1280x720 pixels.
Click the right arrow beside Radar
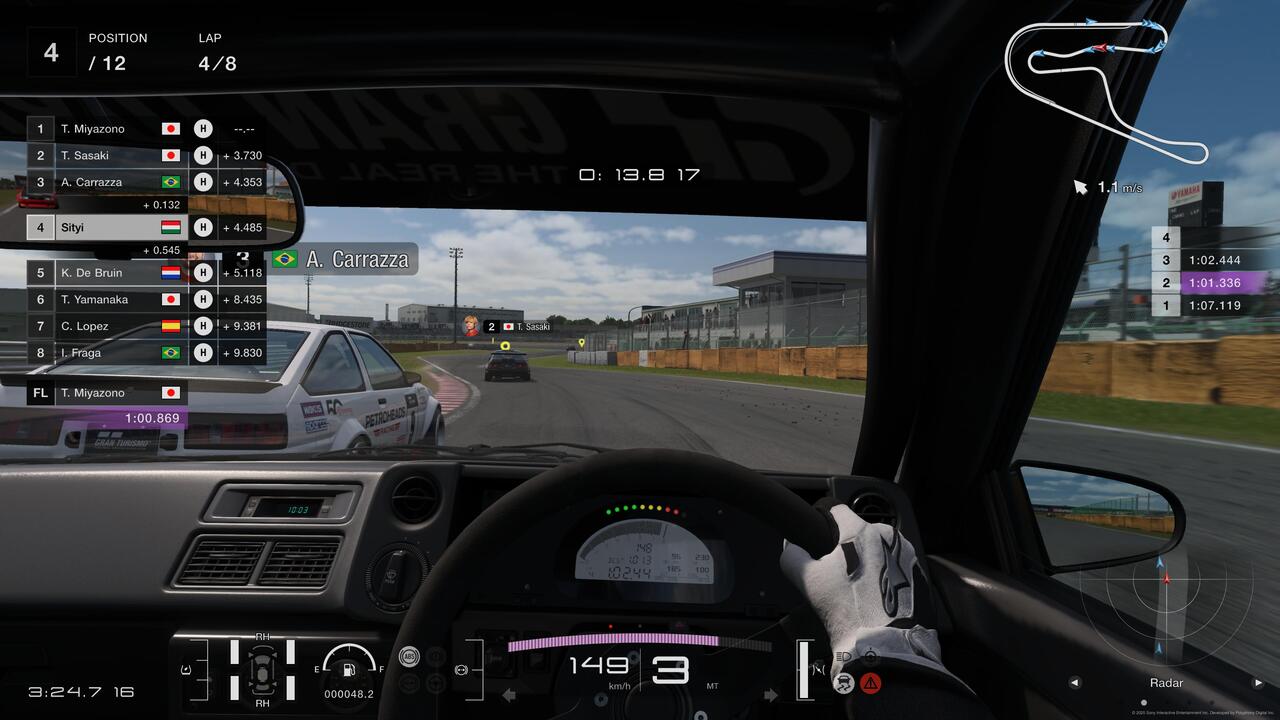1258,683
